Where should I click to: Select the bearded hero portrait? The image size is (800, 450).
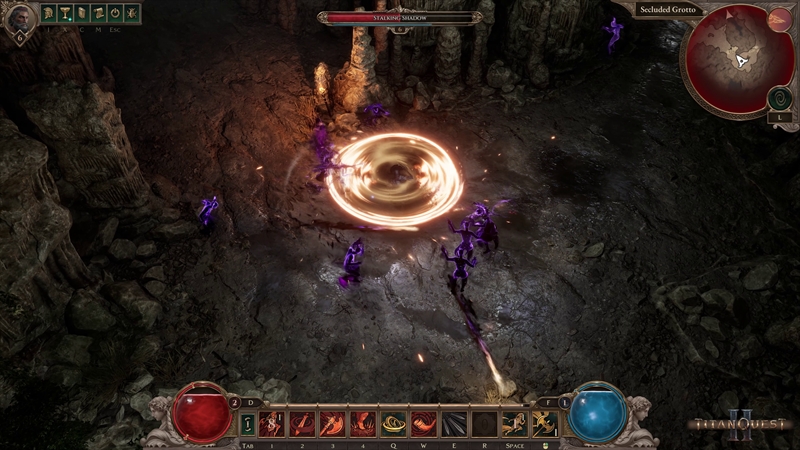coord(19,19)
